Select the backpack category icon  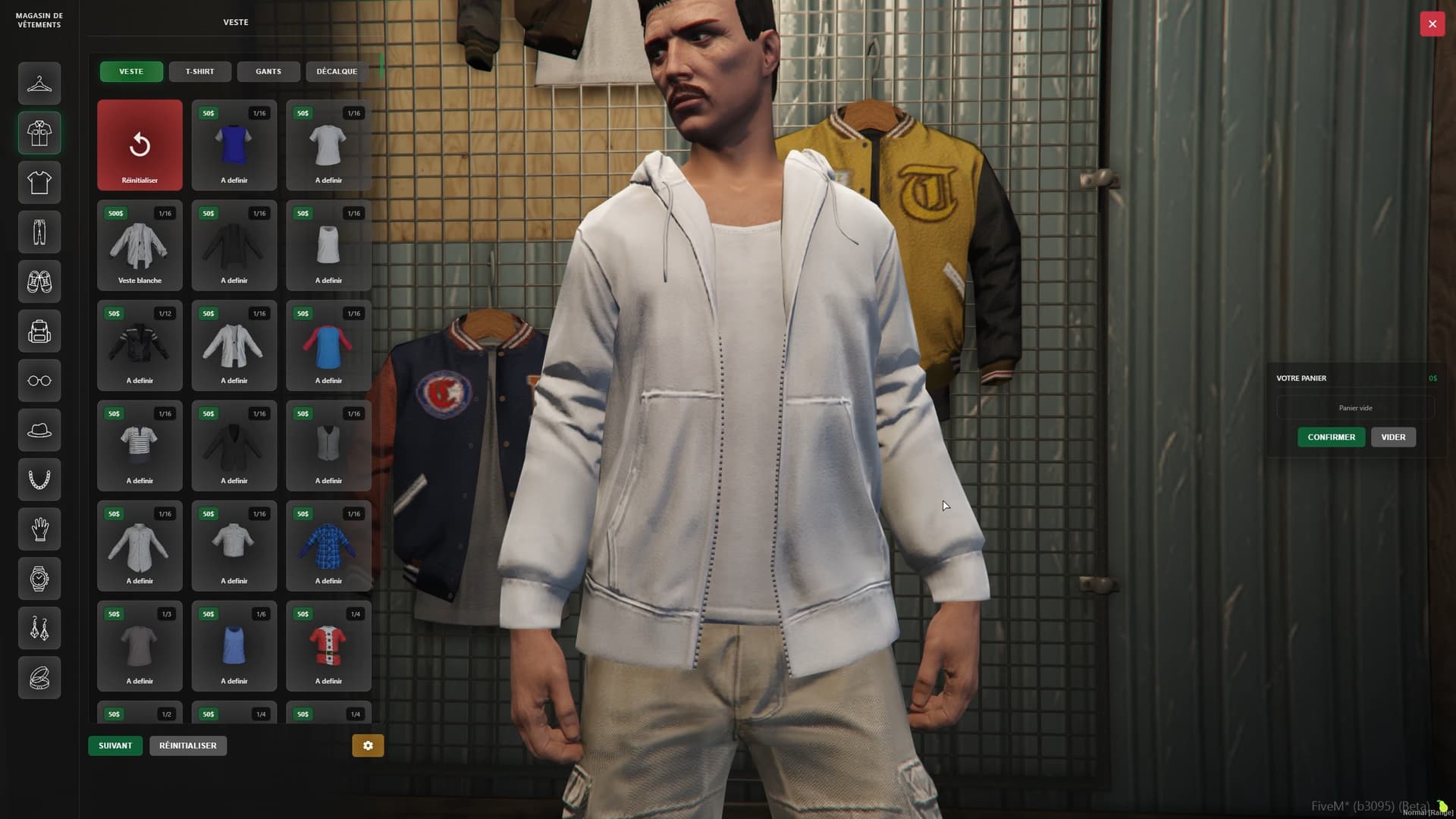[x=39, y=331]
